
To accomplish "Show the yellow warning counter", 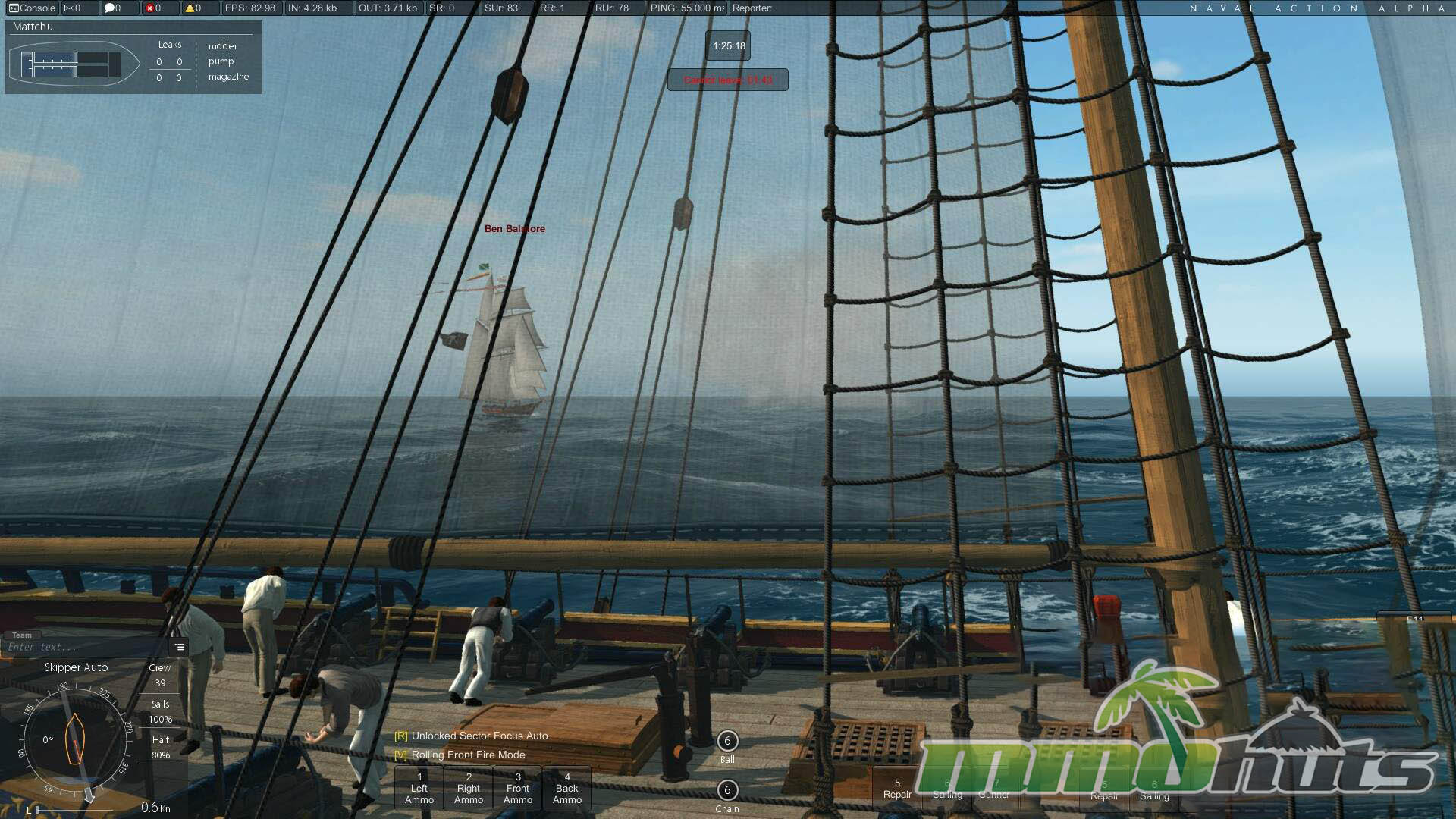I will pos(193,8).
